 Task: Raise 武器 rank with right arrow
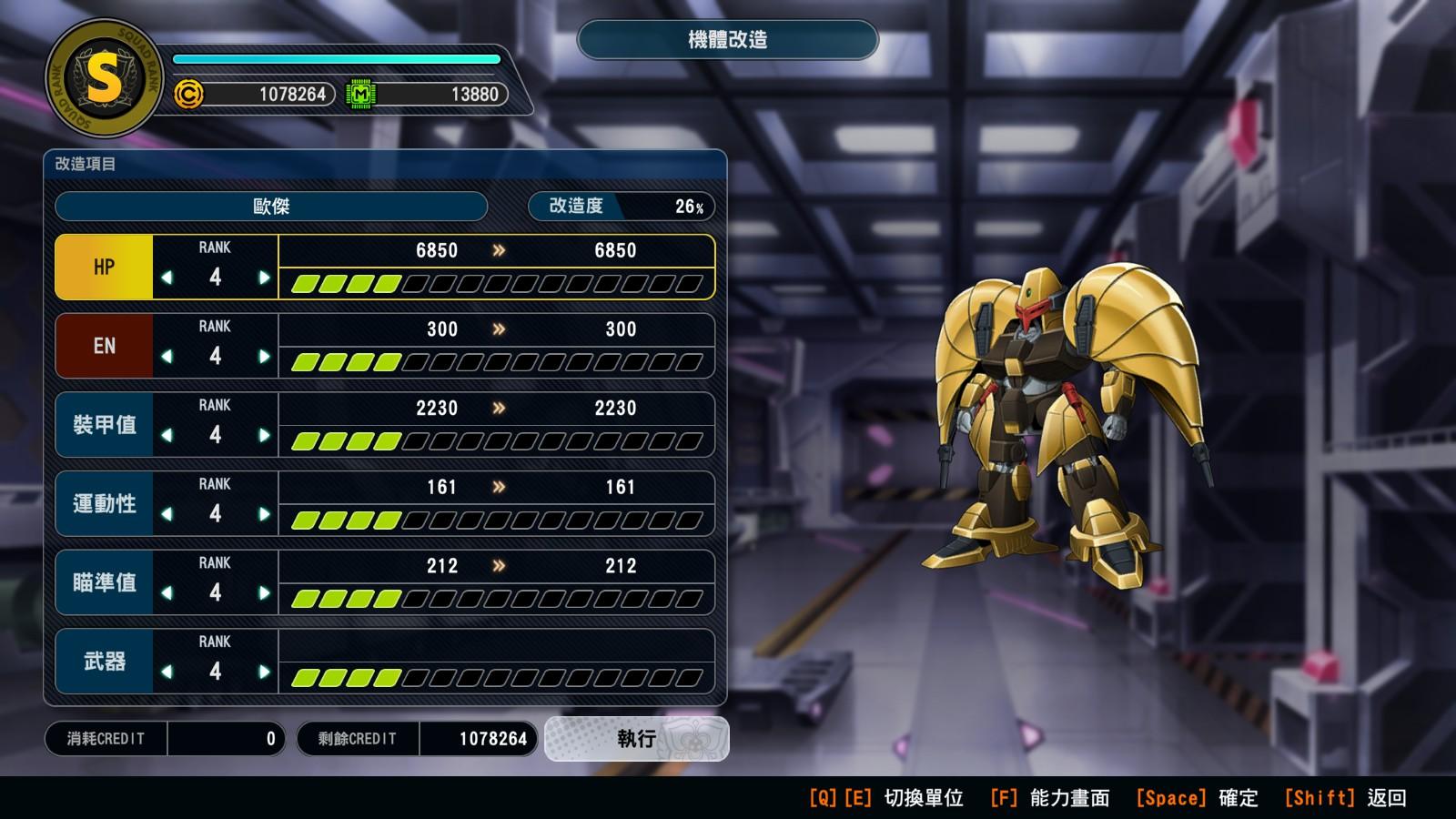point(264,672)
